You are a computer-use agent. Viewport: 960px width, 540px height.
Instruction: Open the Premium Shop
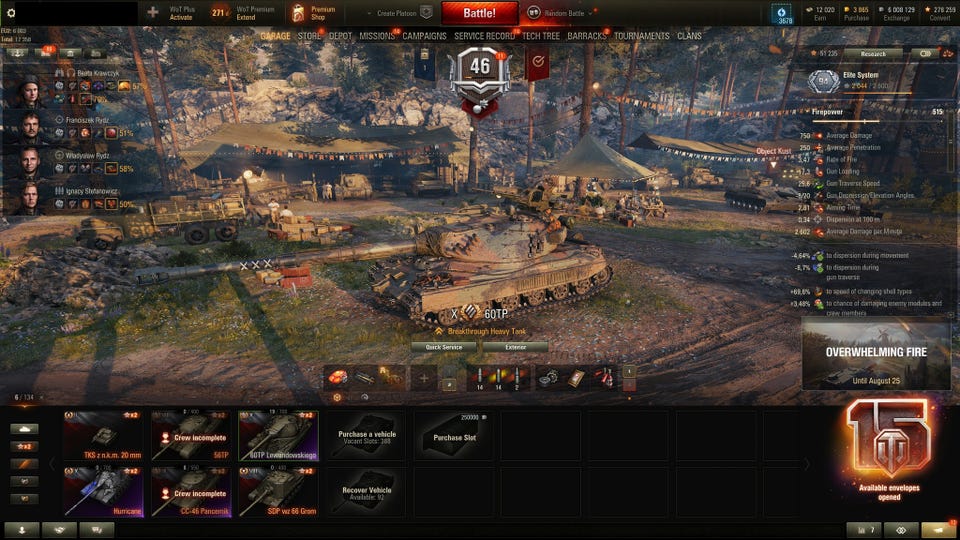coord(314,13)
